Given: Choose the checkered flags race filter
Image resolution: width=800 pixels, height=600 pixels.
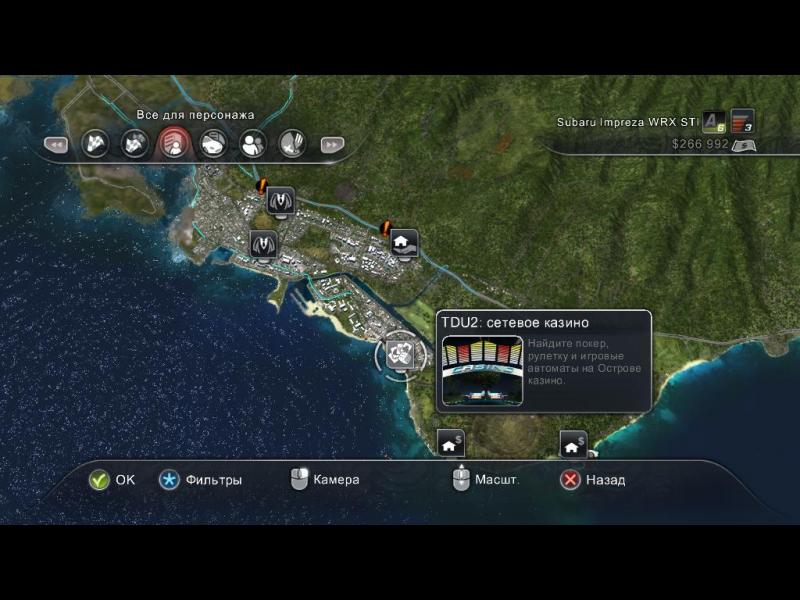Looking at the screenshot, I should pyautogui.click(x=95, y=144).
